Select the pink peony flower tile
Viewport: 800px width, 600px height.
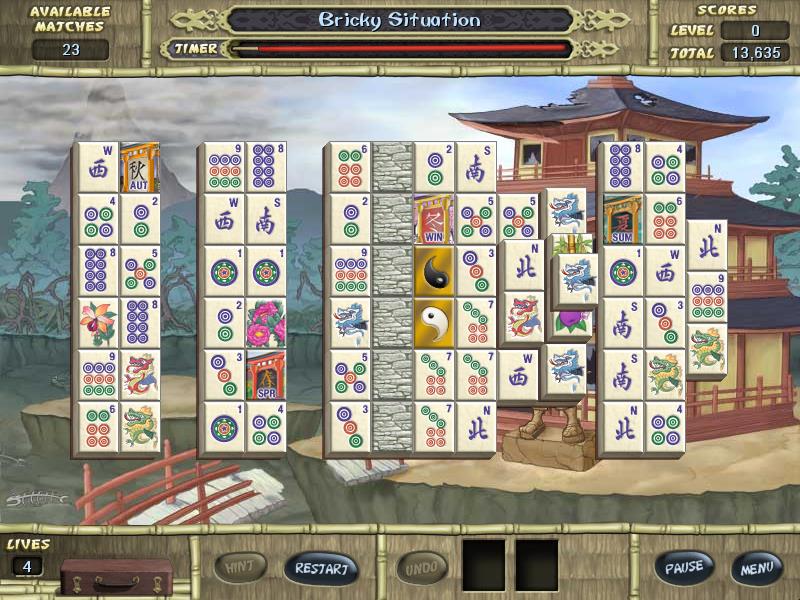(266, 322)
